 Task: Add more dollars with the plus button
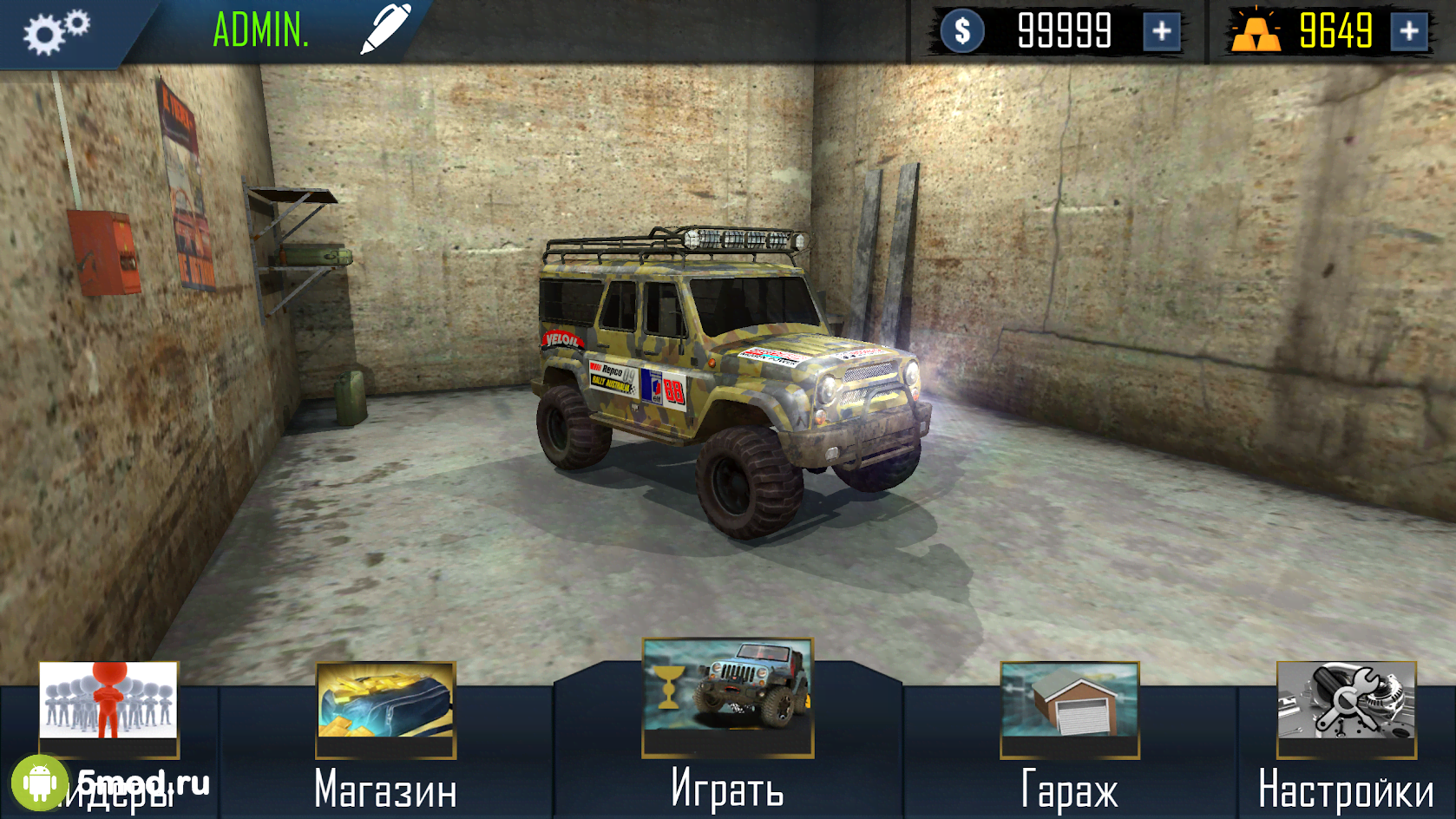pyautogui.click(x=1161, y=32)
